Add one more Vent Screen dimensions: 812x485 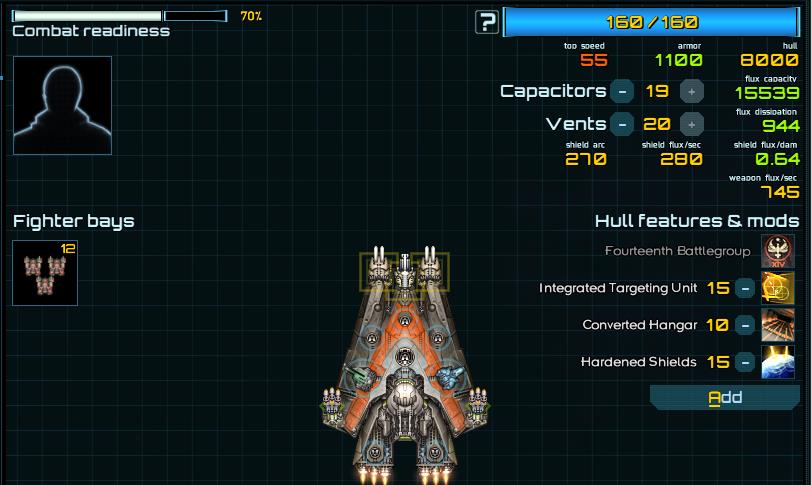point(690,124)
